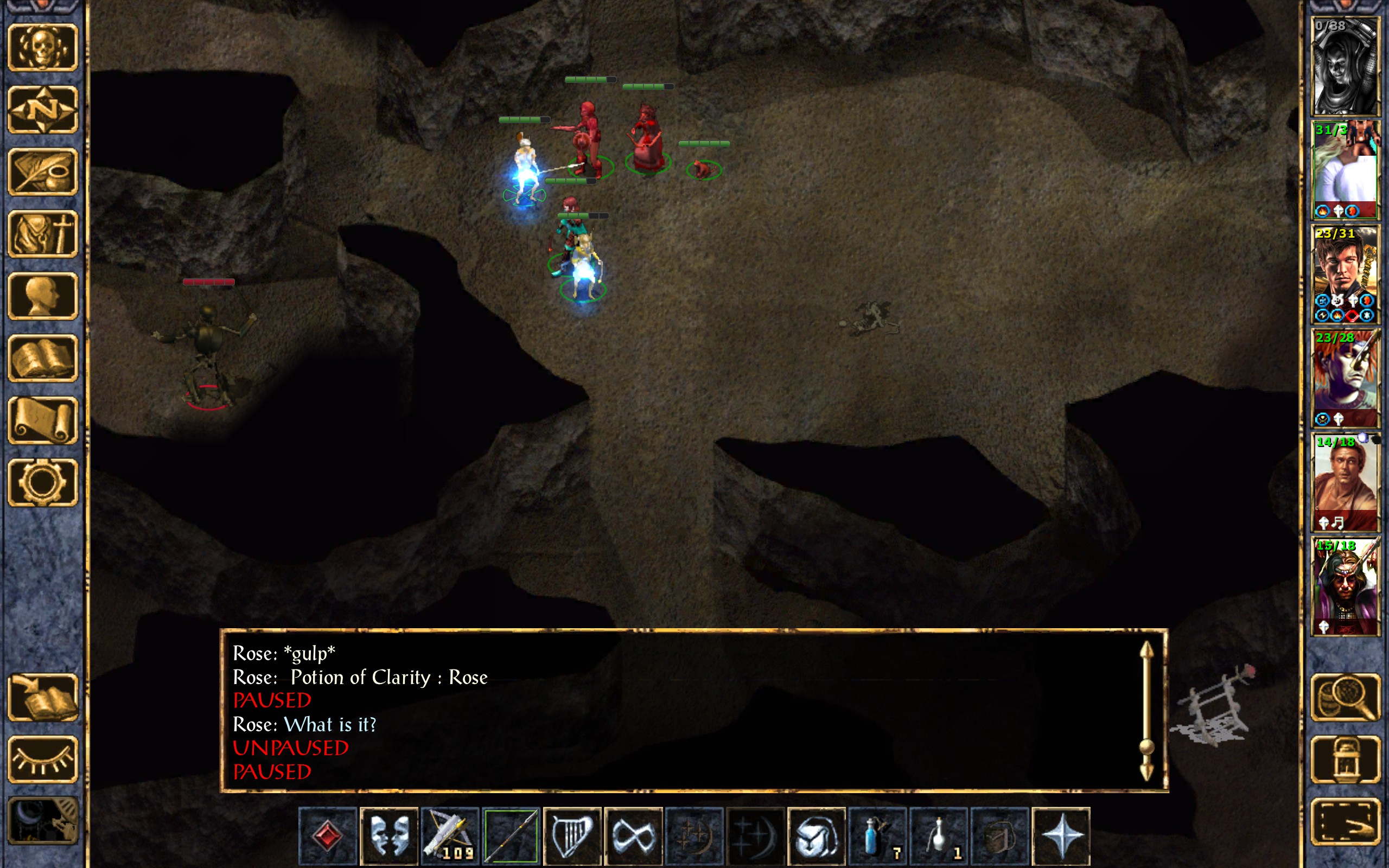
Task: Open the inventory armor-and-sword button
Action: coord(43,234)
